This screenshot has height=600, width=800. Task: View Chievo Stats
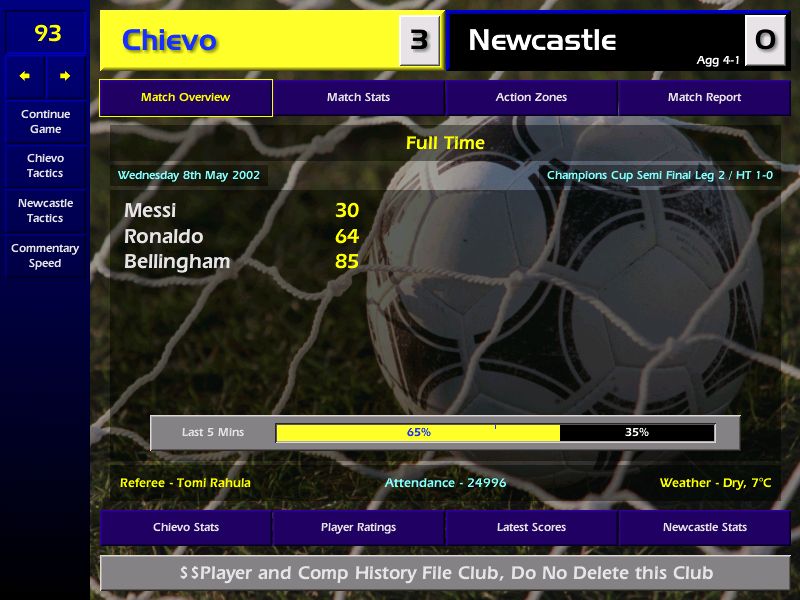(x=185, y=527)
